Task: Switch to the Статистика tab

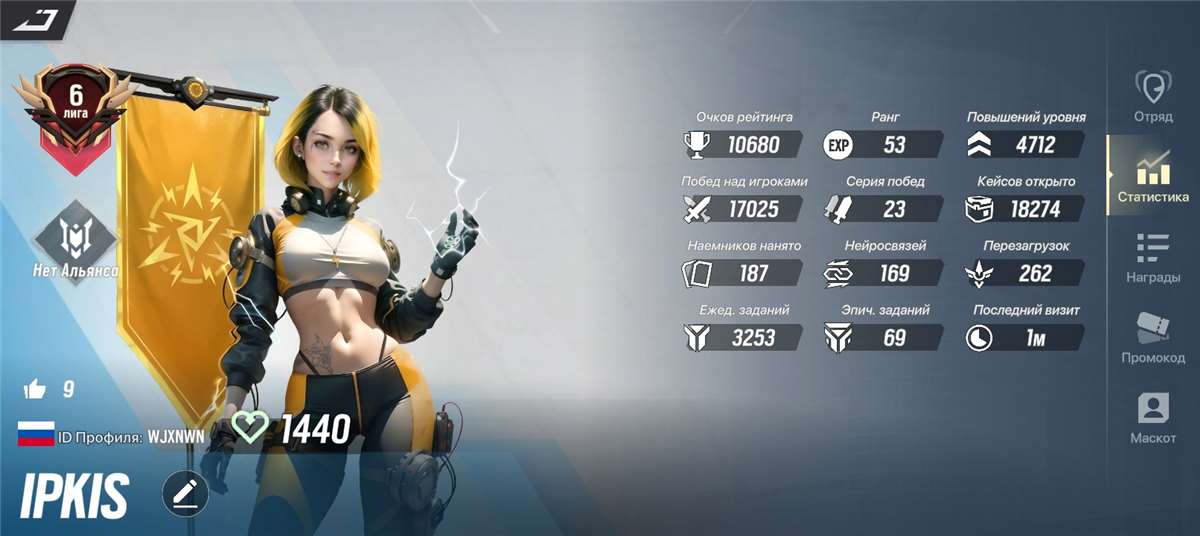Action: point(1152,176)
